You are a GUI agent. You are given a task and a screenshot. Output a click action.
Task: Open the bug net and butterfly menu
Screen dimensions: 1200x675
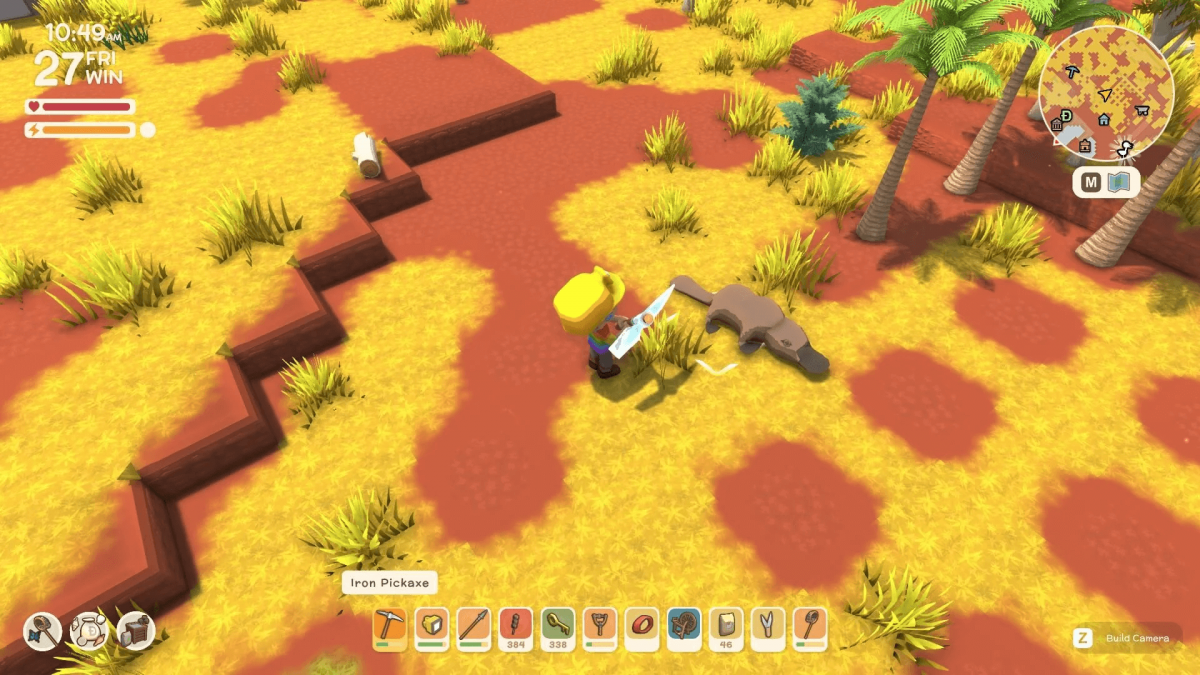click(x=42, y=631)
